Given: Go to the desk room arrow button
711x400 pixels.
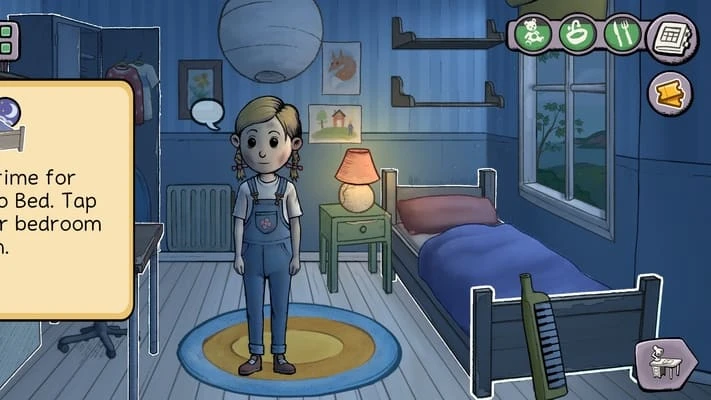Looking at the screenshot, I should point(664,362).
